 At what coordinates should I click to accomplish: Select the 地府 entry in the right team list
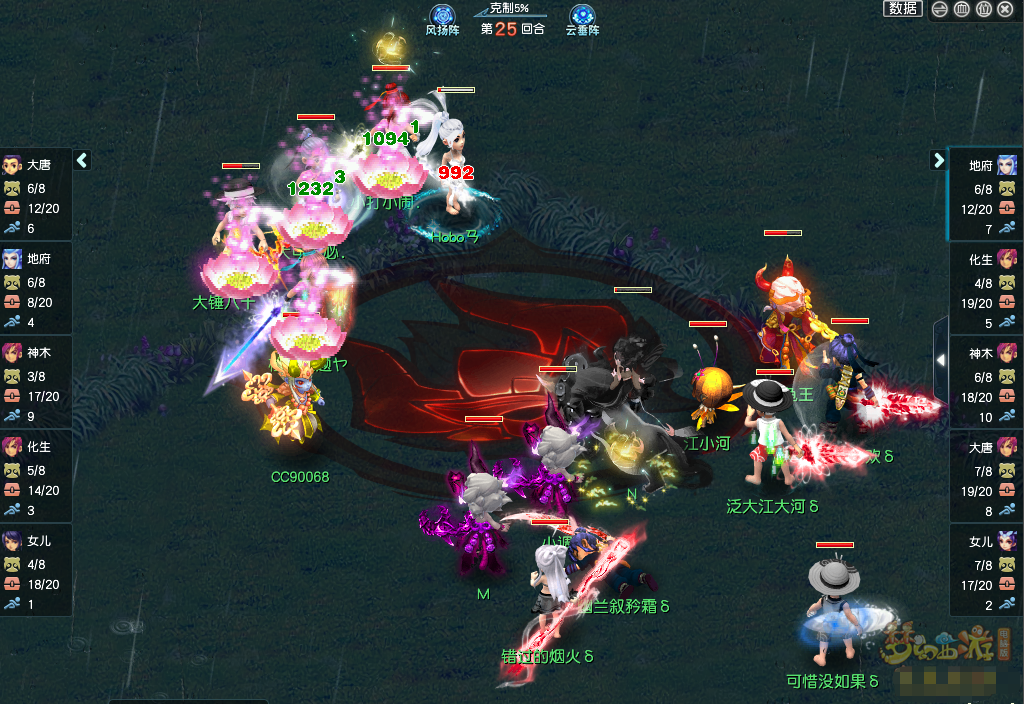pos(986,194)
